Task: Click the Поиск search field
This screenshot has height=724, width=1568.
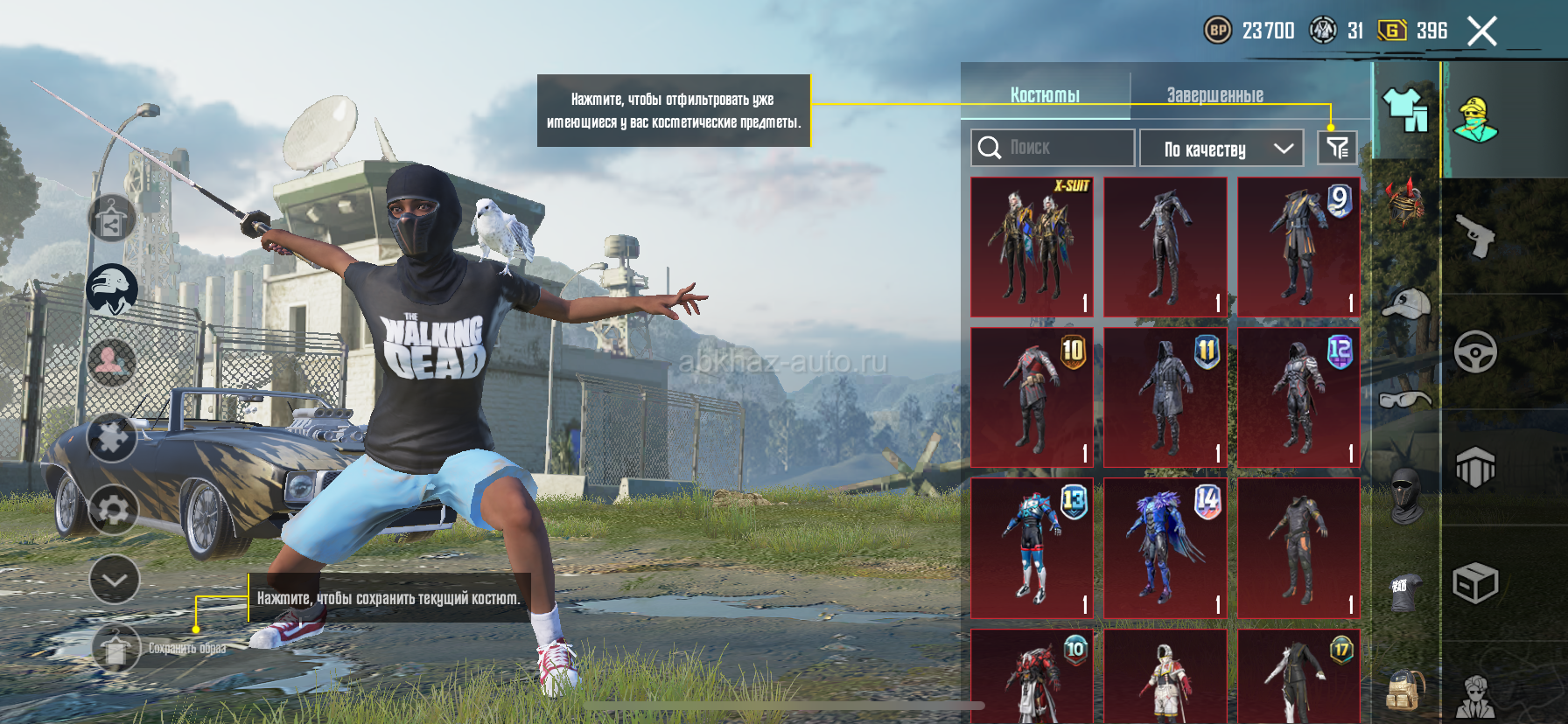Action: point(1053,148)
